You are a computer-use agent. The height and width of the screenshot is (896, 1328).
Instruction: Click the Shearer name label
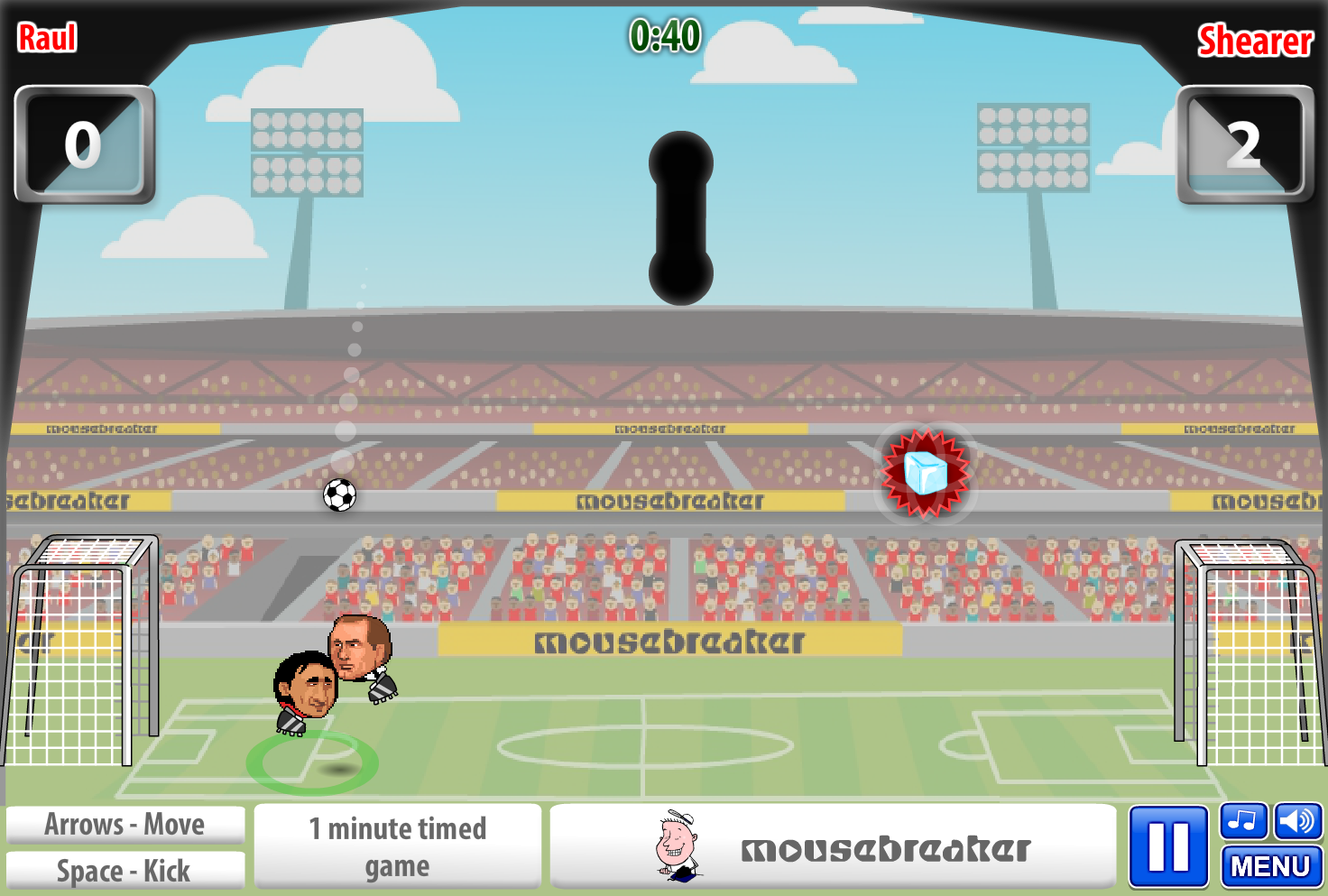(1254, 42)
